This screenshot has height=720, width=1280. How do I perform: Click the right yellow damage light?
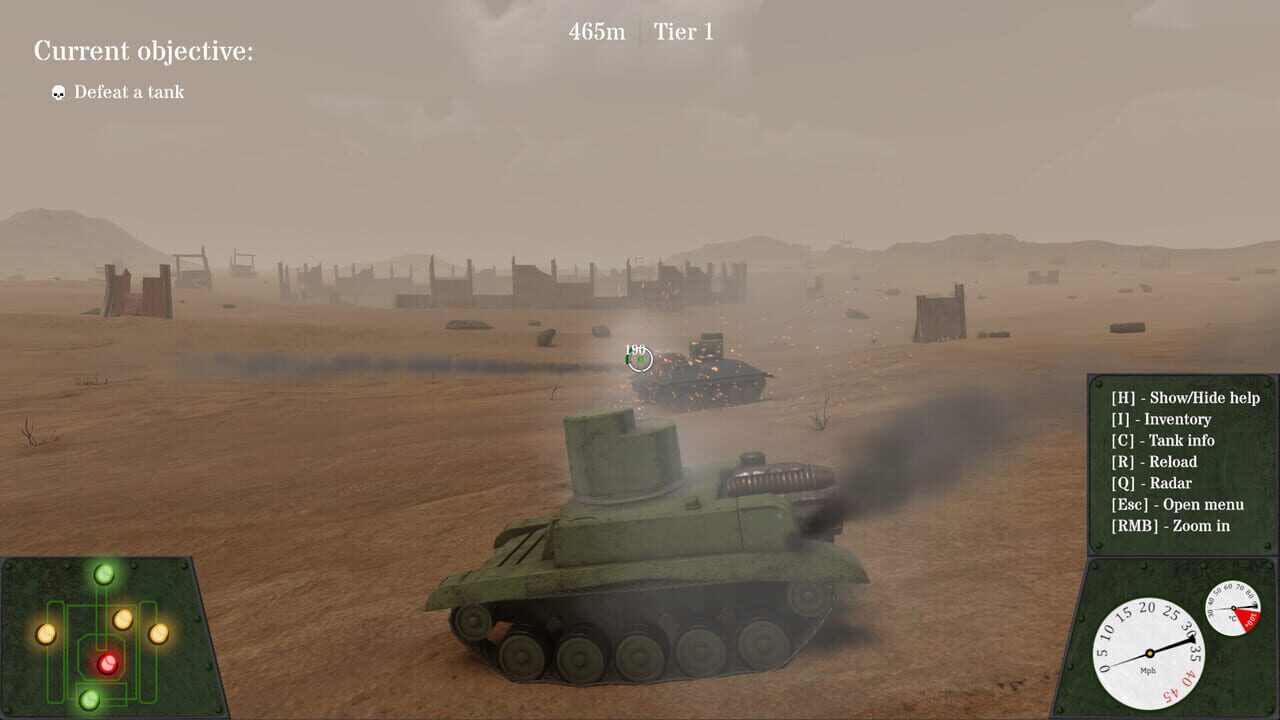pos(158,635)
